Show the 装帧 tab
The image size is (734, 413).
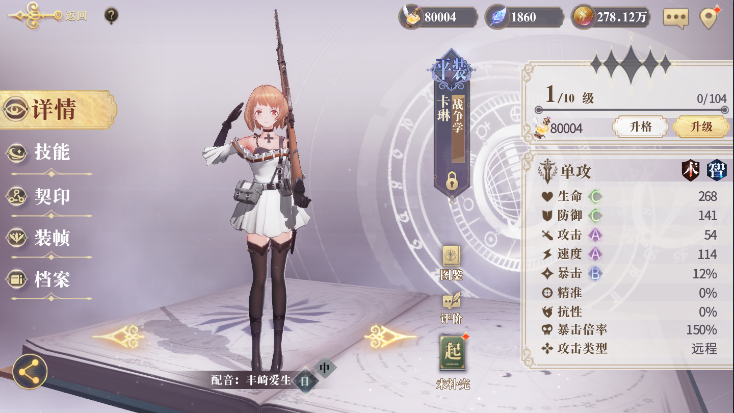50,238
